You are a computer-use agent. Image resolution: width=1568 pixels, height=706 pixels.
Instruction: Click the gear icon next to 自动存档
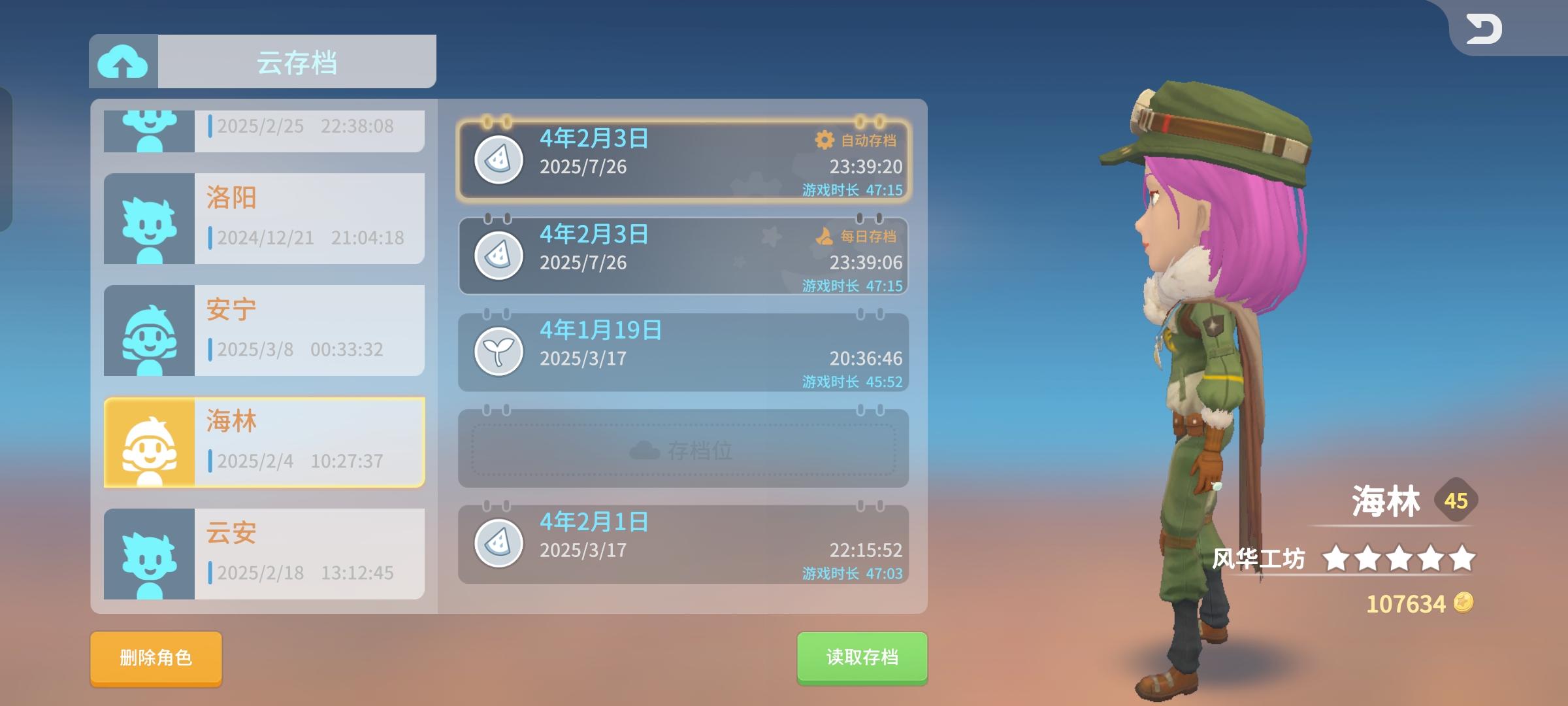tap(825, 139)
